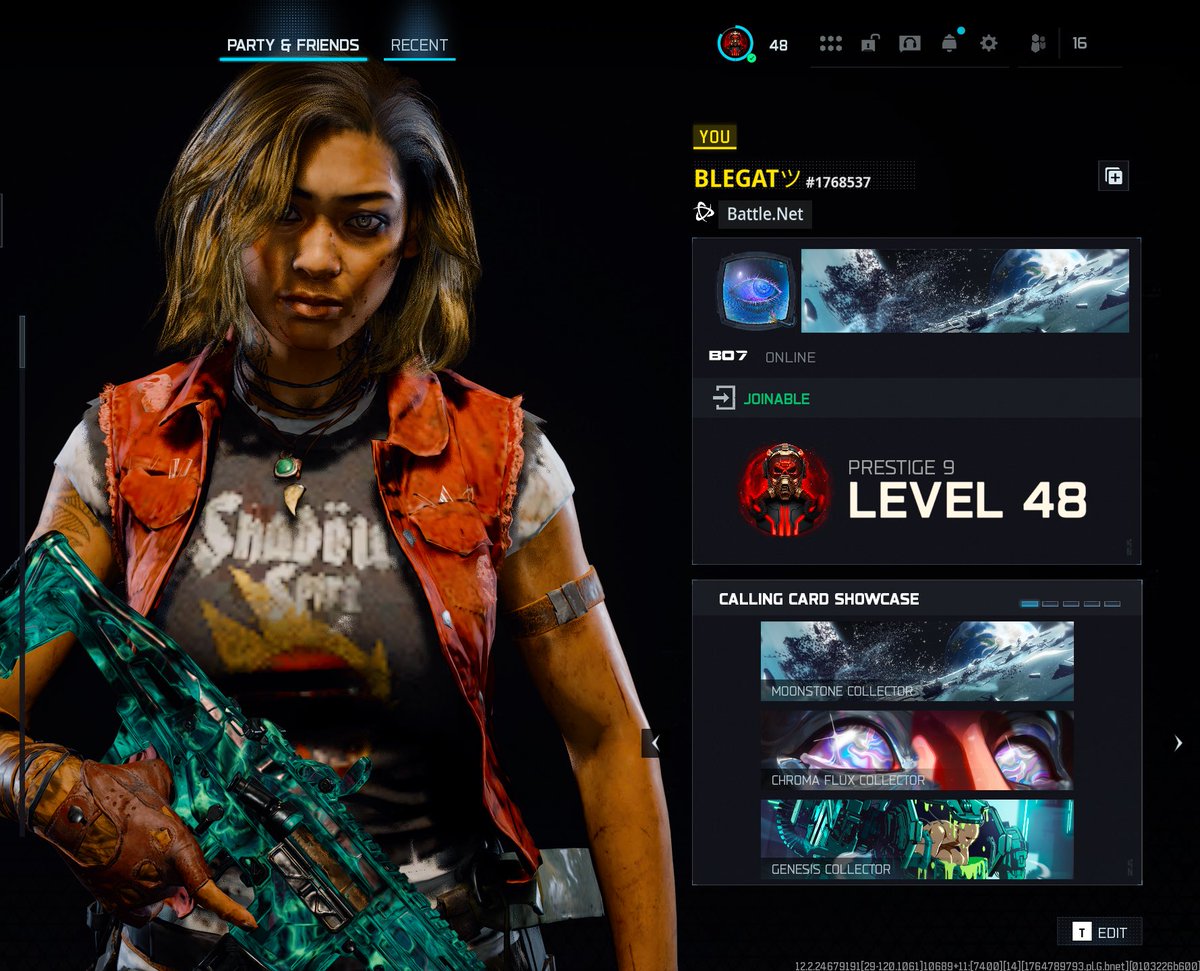Screen dimensions: 1200x971
Task: Open the headset voice chat icon
Action: (909, 44)
